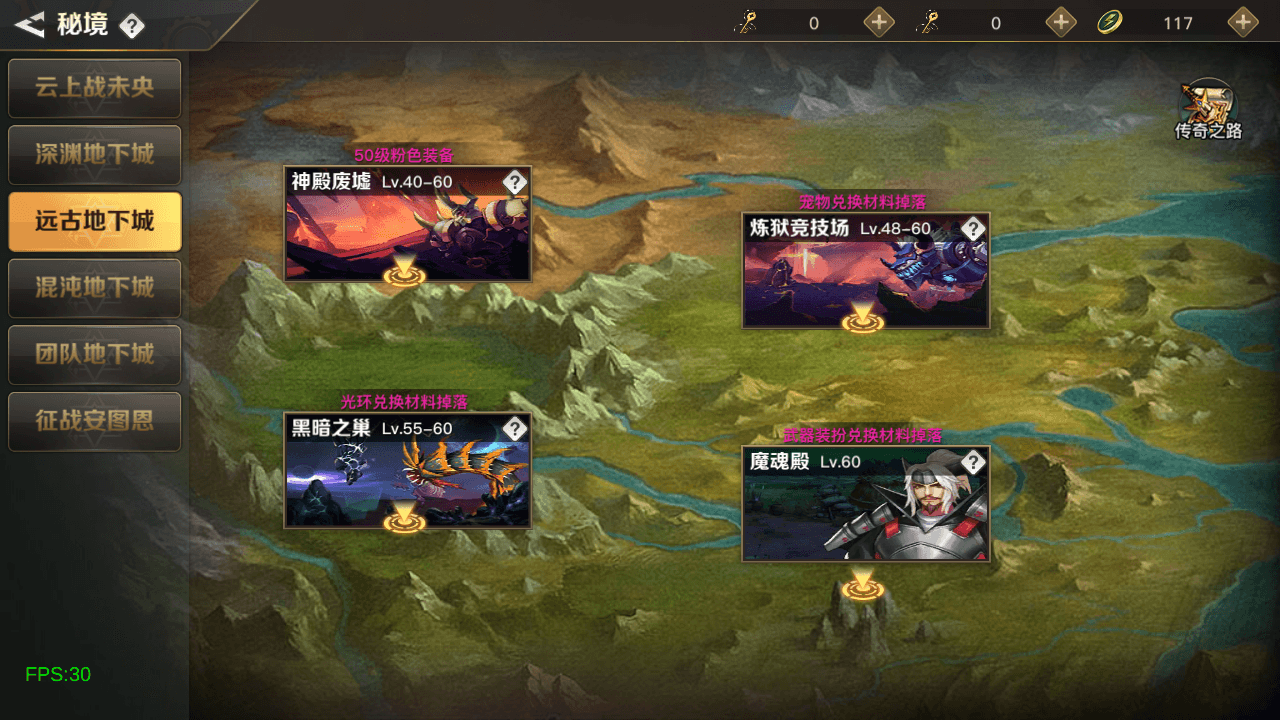1280x720 pixels.
Task: Select 深渊地下城 in the sidebar
Action: pos(94,155)
